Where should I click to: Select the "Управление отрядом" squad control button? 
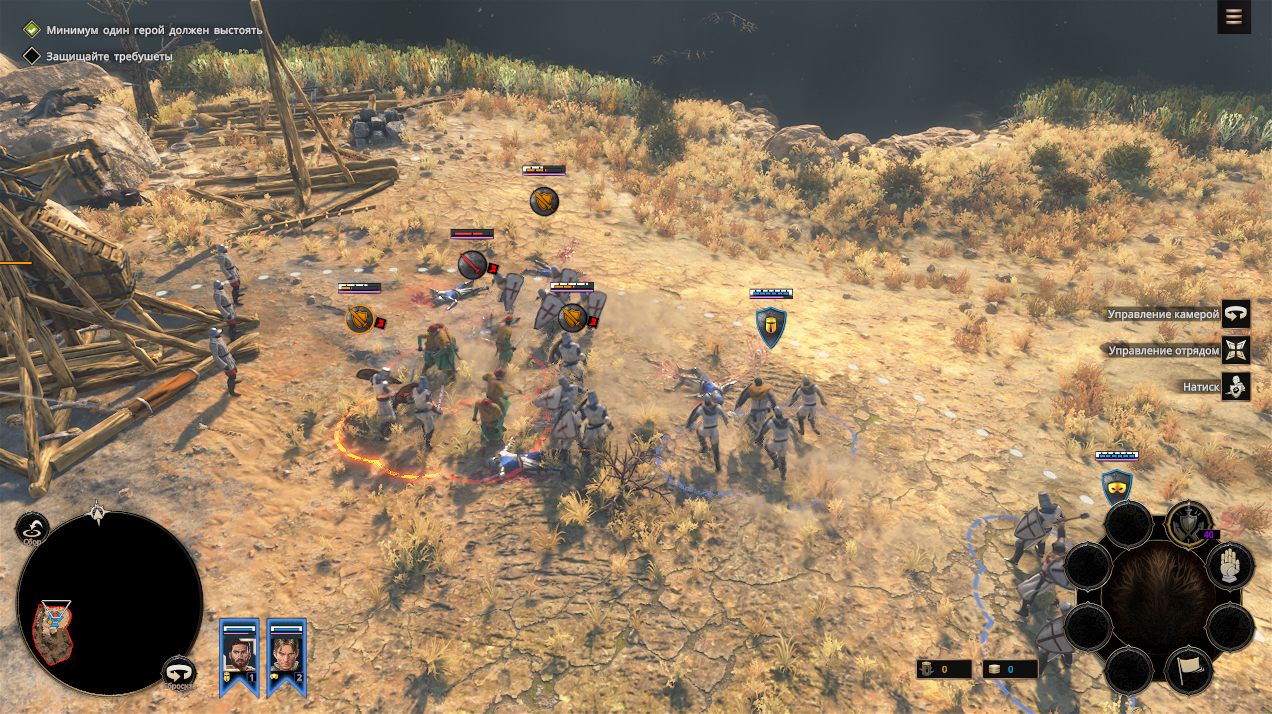(1236, 350)
